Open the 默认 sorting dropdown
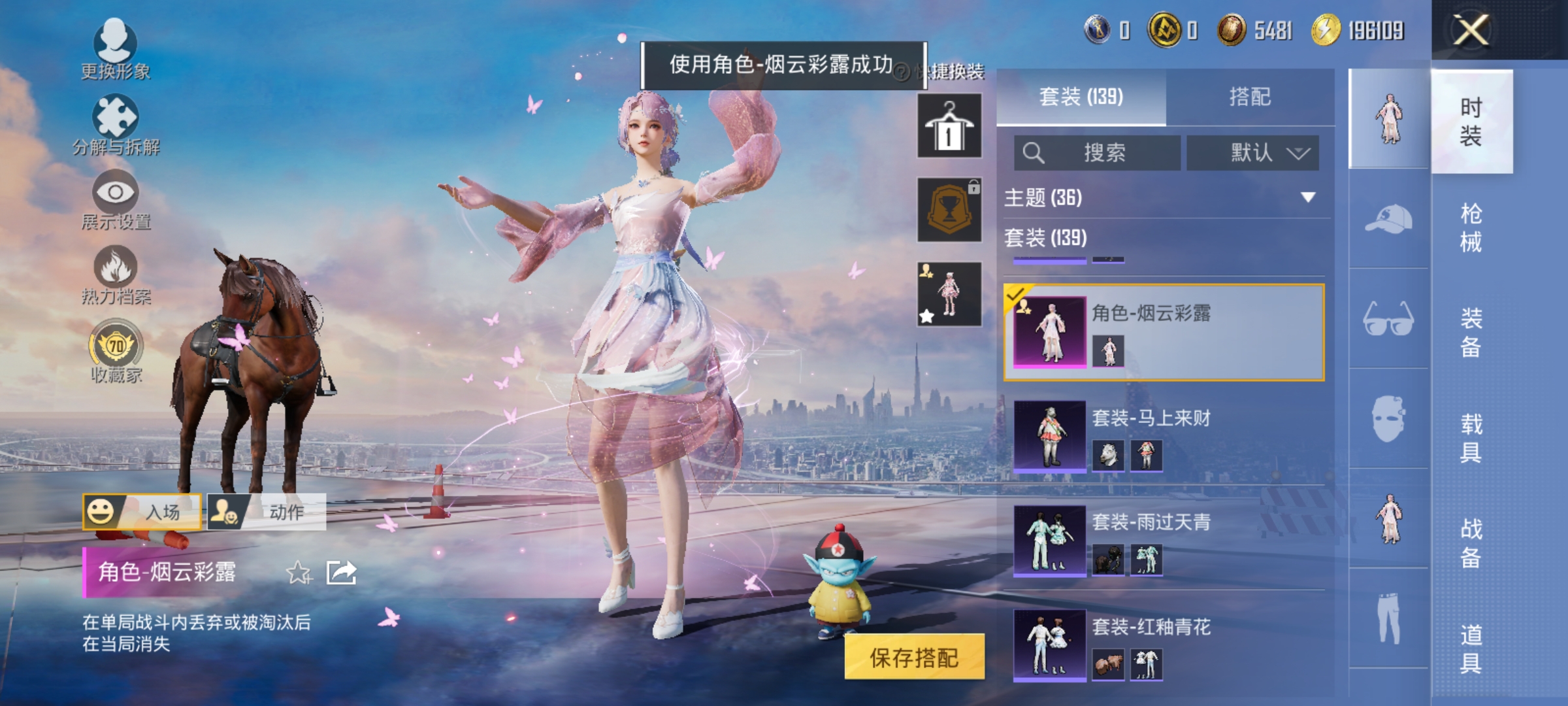 coord(1258,152)
